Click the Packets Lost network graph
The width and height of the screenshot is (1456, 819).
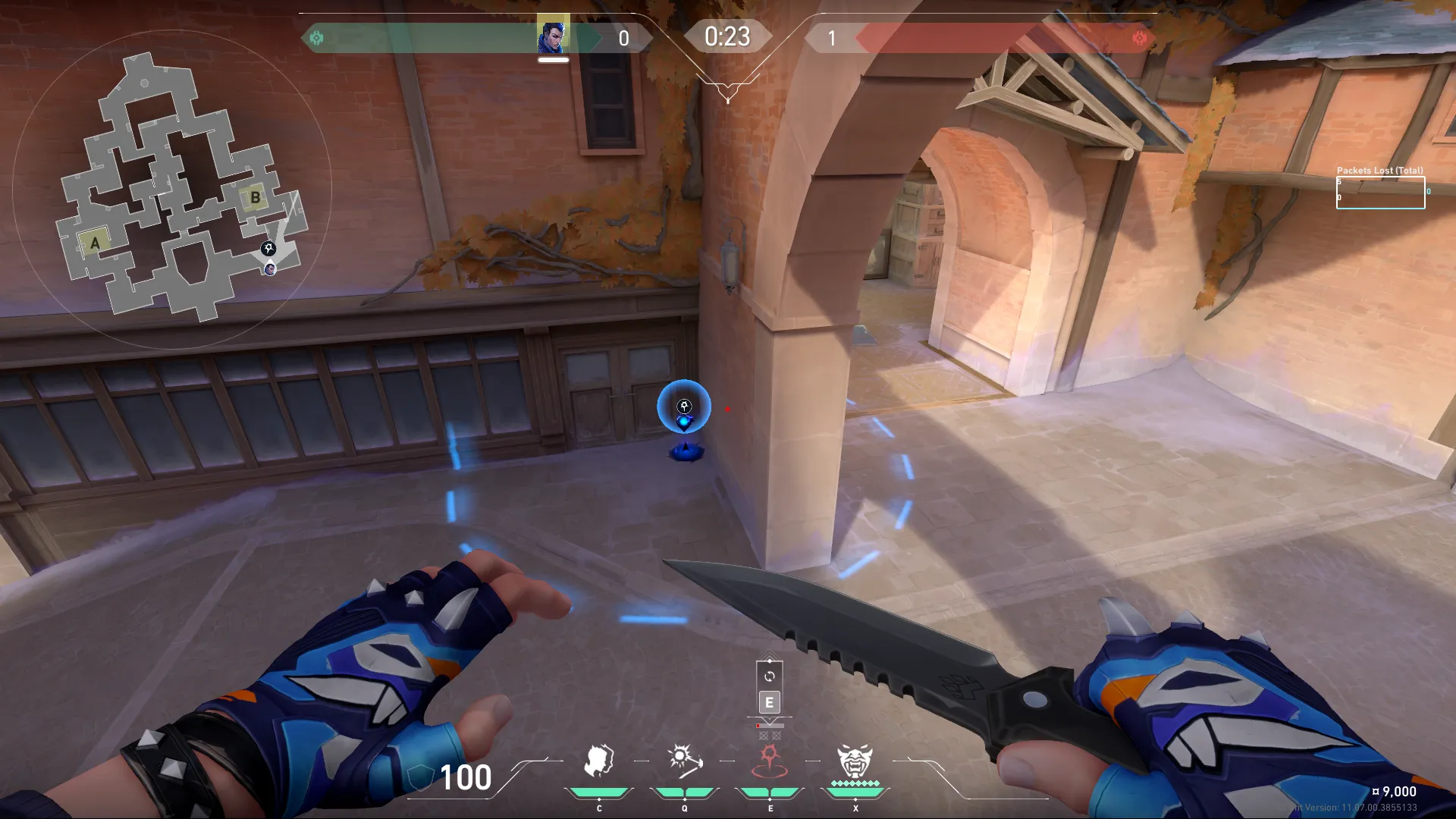1380,193
